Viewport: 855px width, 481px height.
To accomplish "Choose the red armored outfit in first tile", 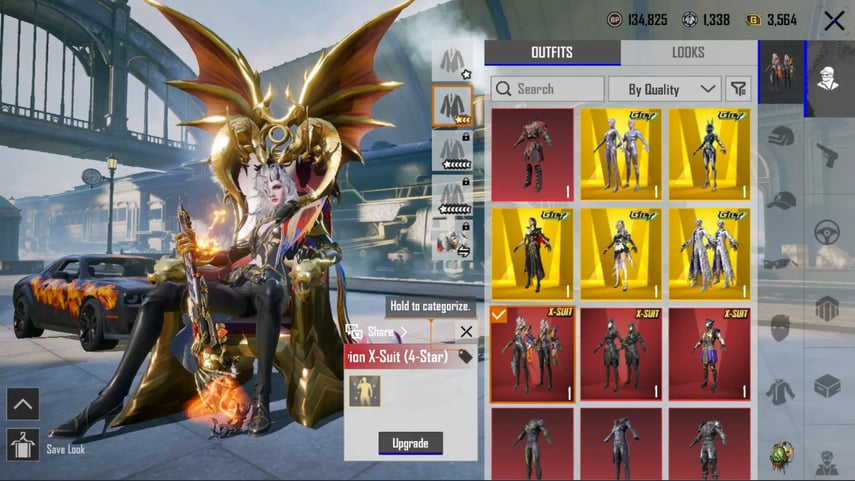I will tap(533, 154).
